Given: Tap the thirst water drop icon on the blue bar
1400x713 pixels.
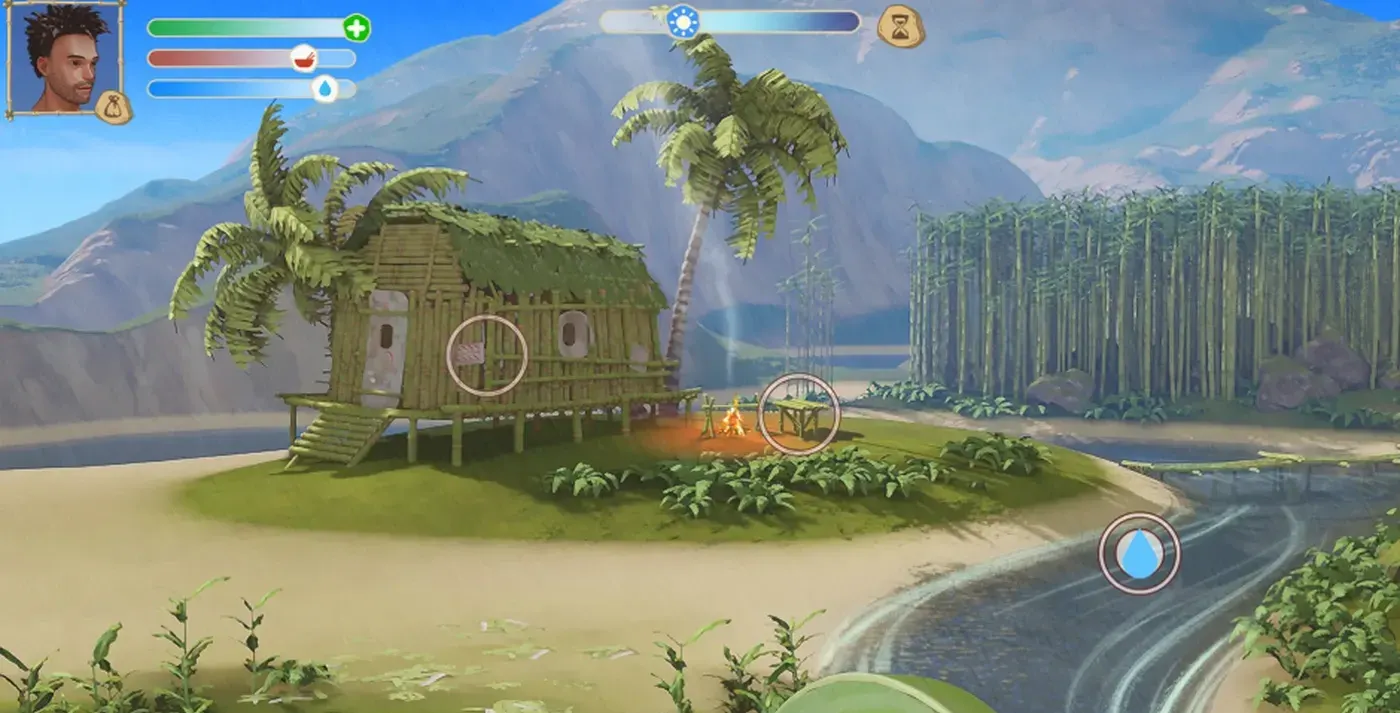Looking at the screenshot, I should [x=325, y=89].
